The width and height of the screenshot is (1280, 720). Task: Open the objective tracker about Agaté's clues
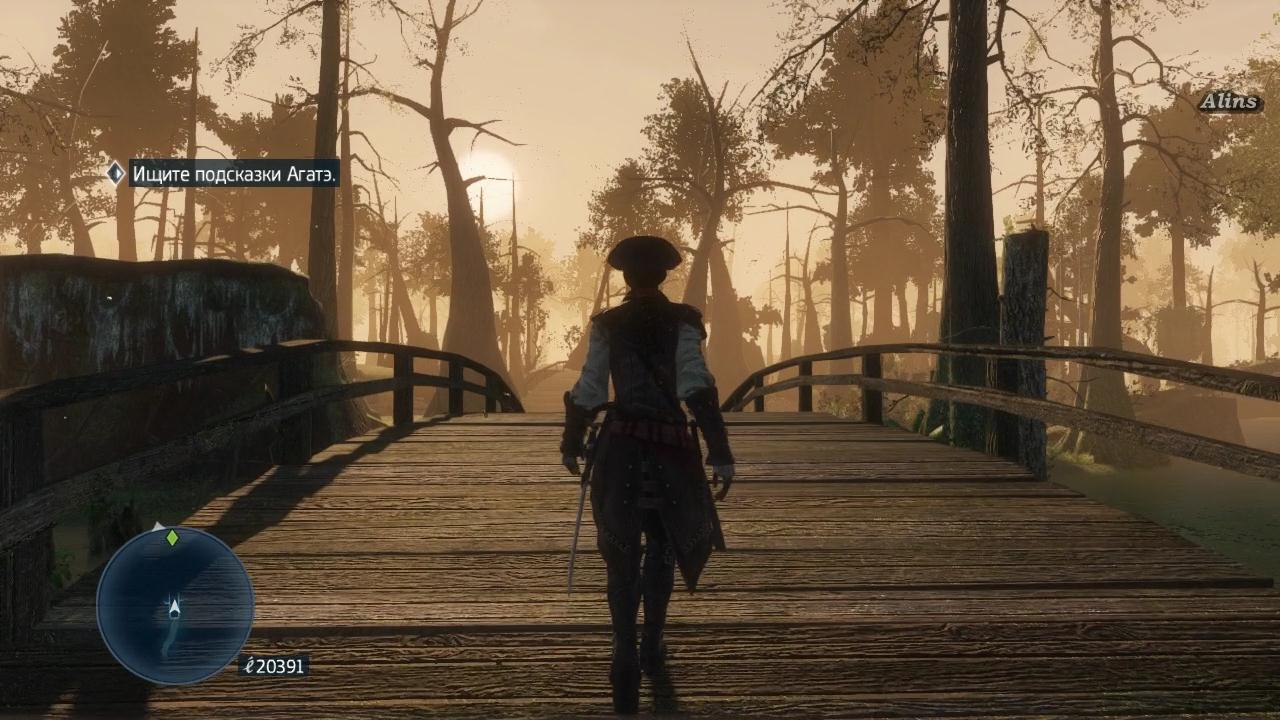pos(234,173)
